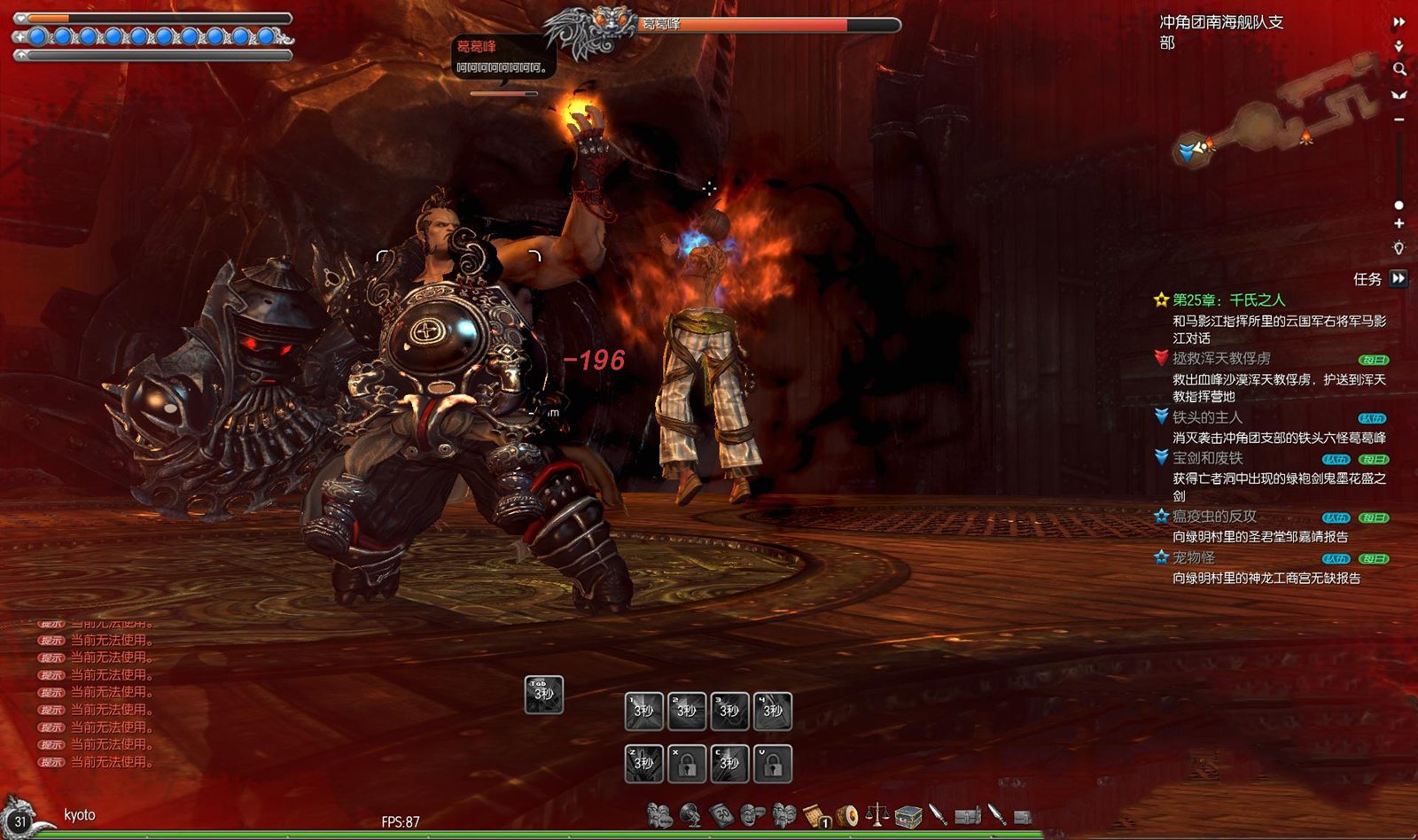Use the skill in hotbar slot 1

[x=643, y=711]
